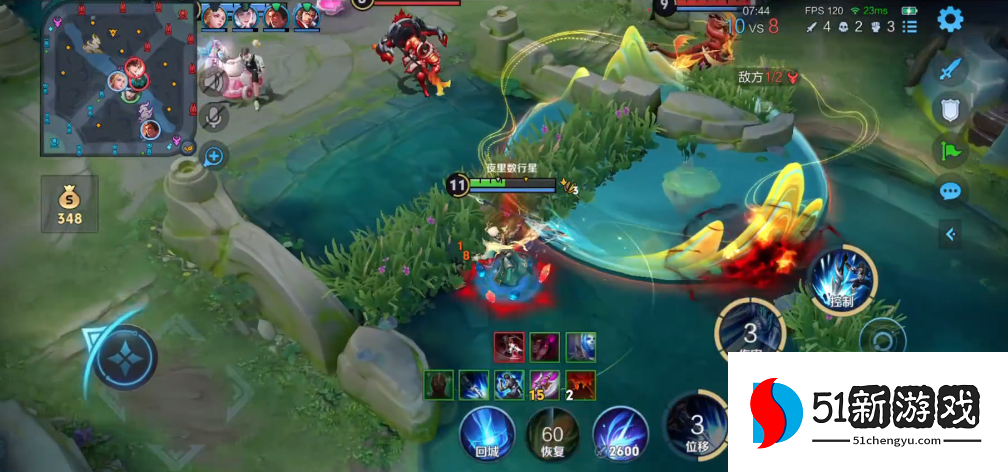Open the chat message bubble

pyautogui.click(x=950, y=191)
